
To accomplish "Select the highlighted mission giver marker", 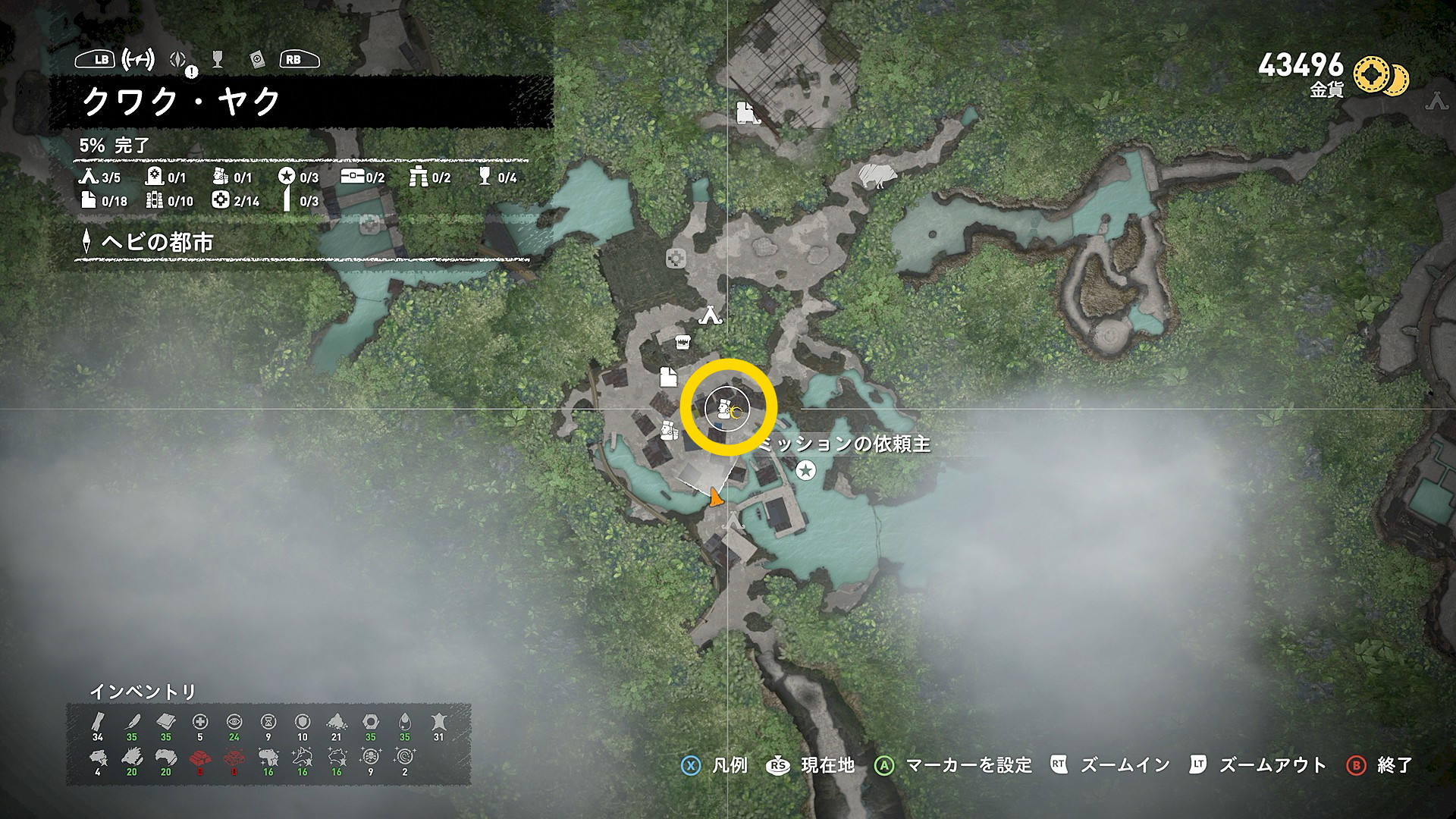I will tap(726, 409).
